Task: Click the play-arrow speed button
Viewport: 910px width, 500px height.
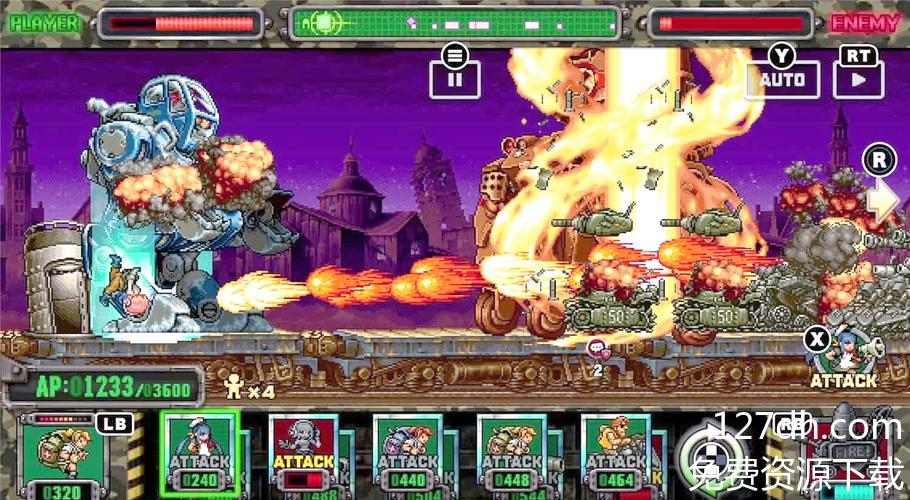Action: pyautogui.click(x=858, y=78)
